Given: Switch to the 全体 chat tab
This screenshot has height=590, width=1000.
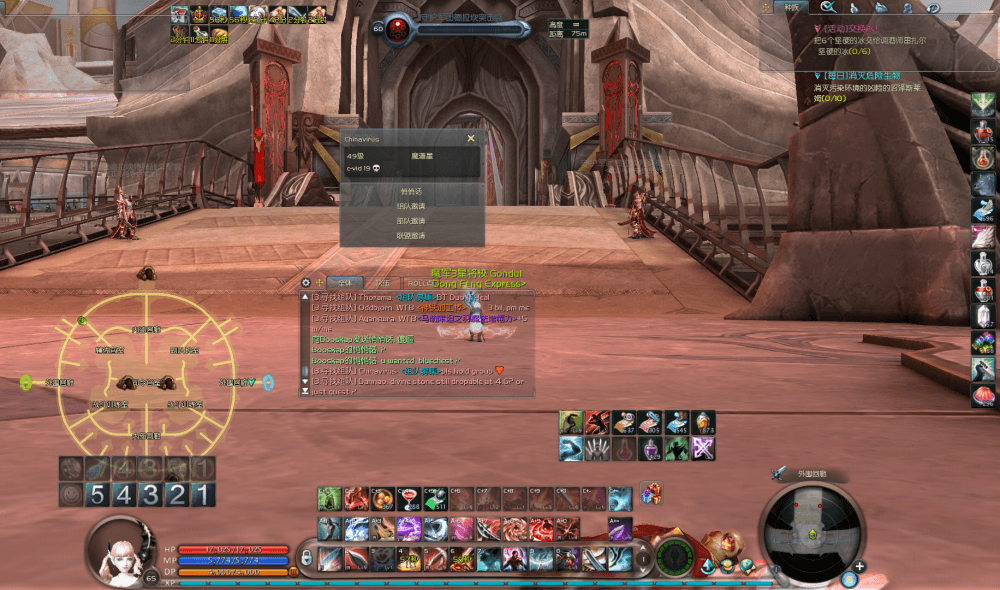Looking at the screenshot, I should click(x=343, y=283).
